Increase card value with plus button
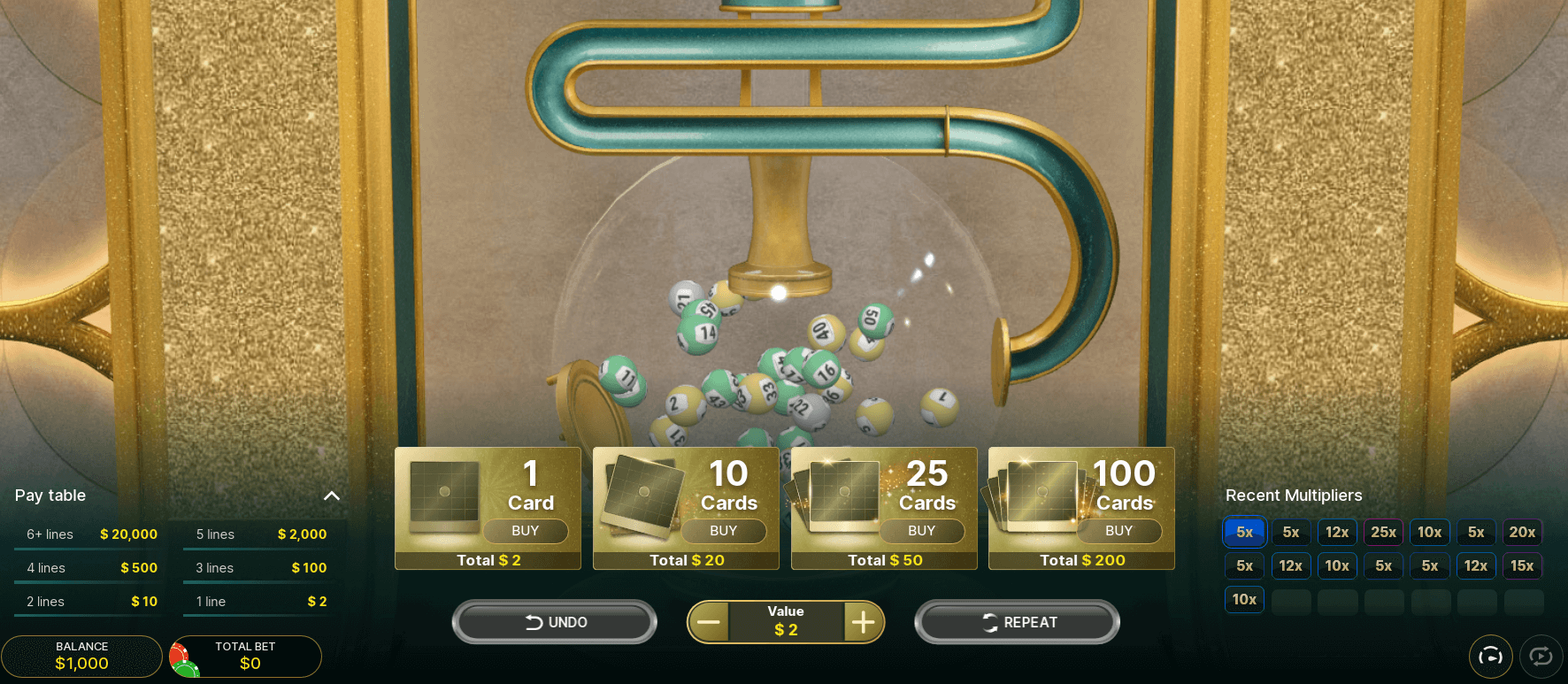1568x684 pixels. pos(863,622)
